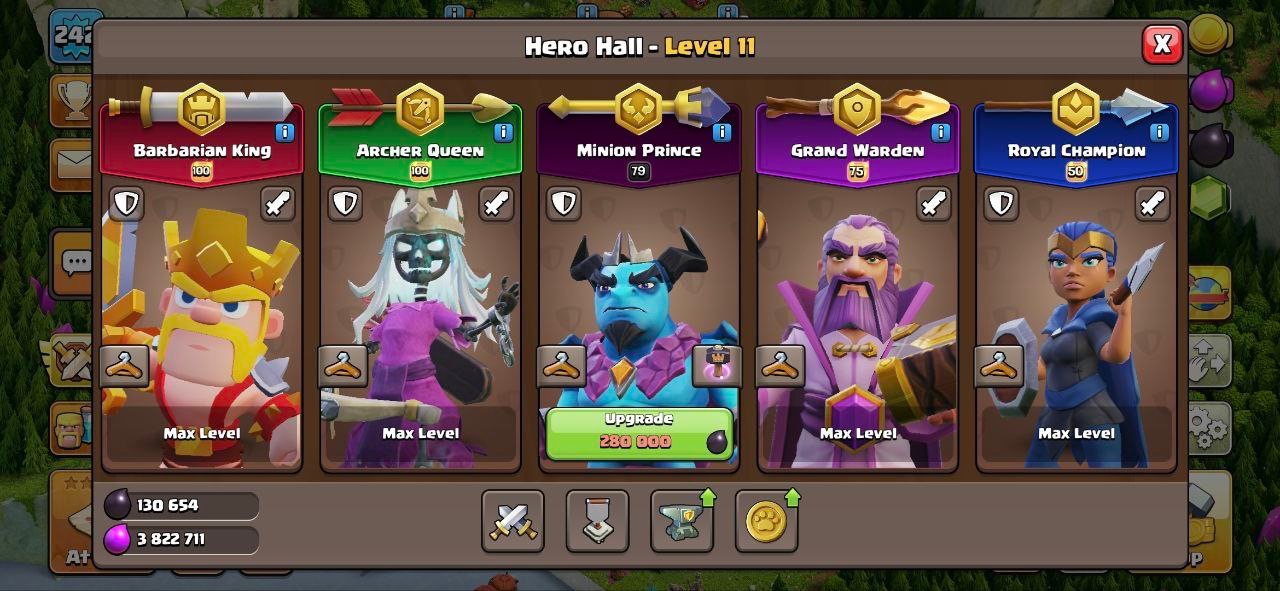The height and width of the screenshot is (591, 1280).
Task: View Minion Prince info
Action: point(721,132)
